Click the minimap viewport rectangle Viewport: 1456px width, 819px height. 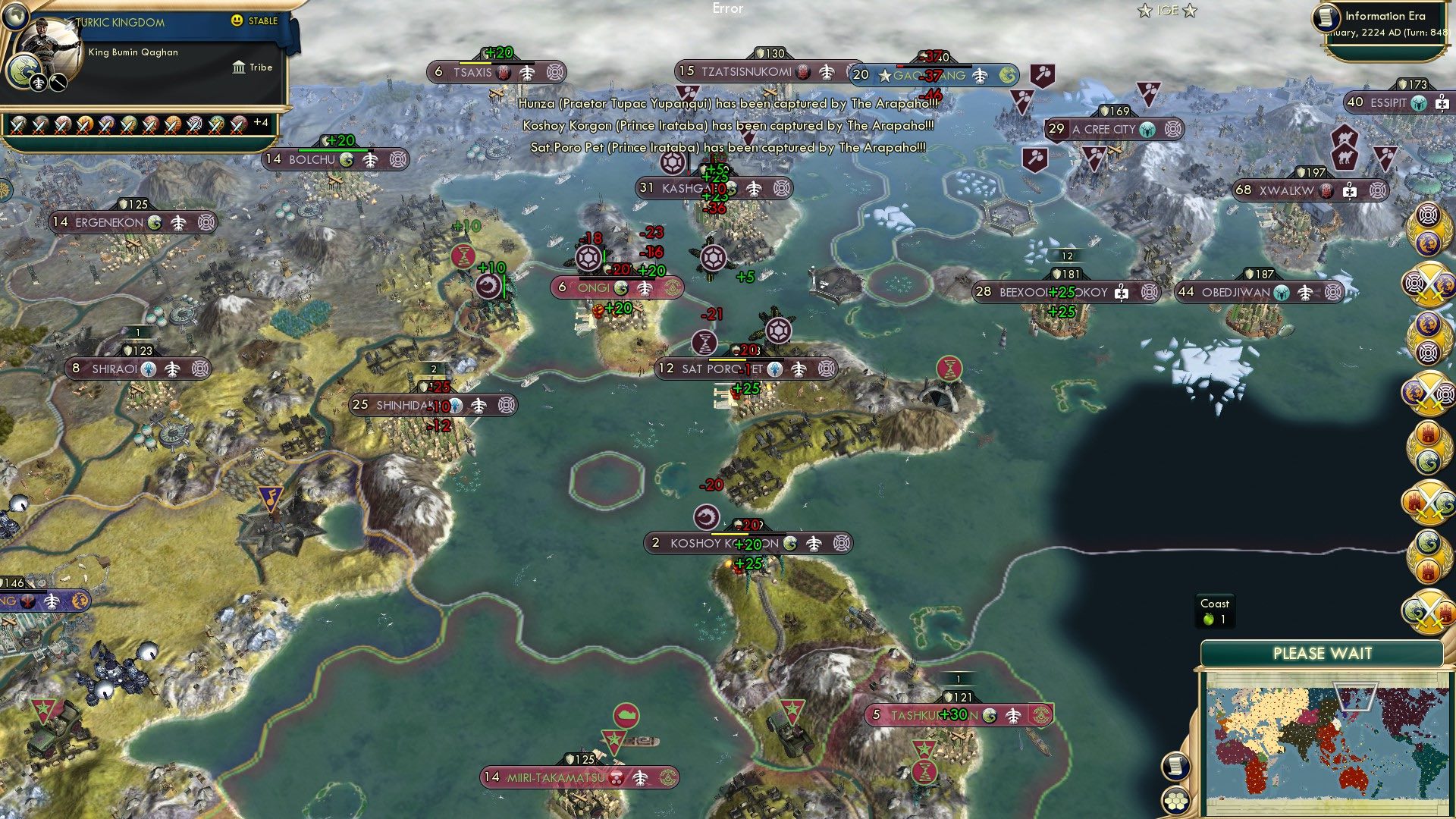pyautogui.click(x=1355, y=696)
